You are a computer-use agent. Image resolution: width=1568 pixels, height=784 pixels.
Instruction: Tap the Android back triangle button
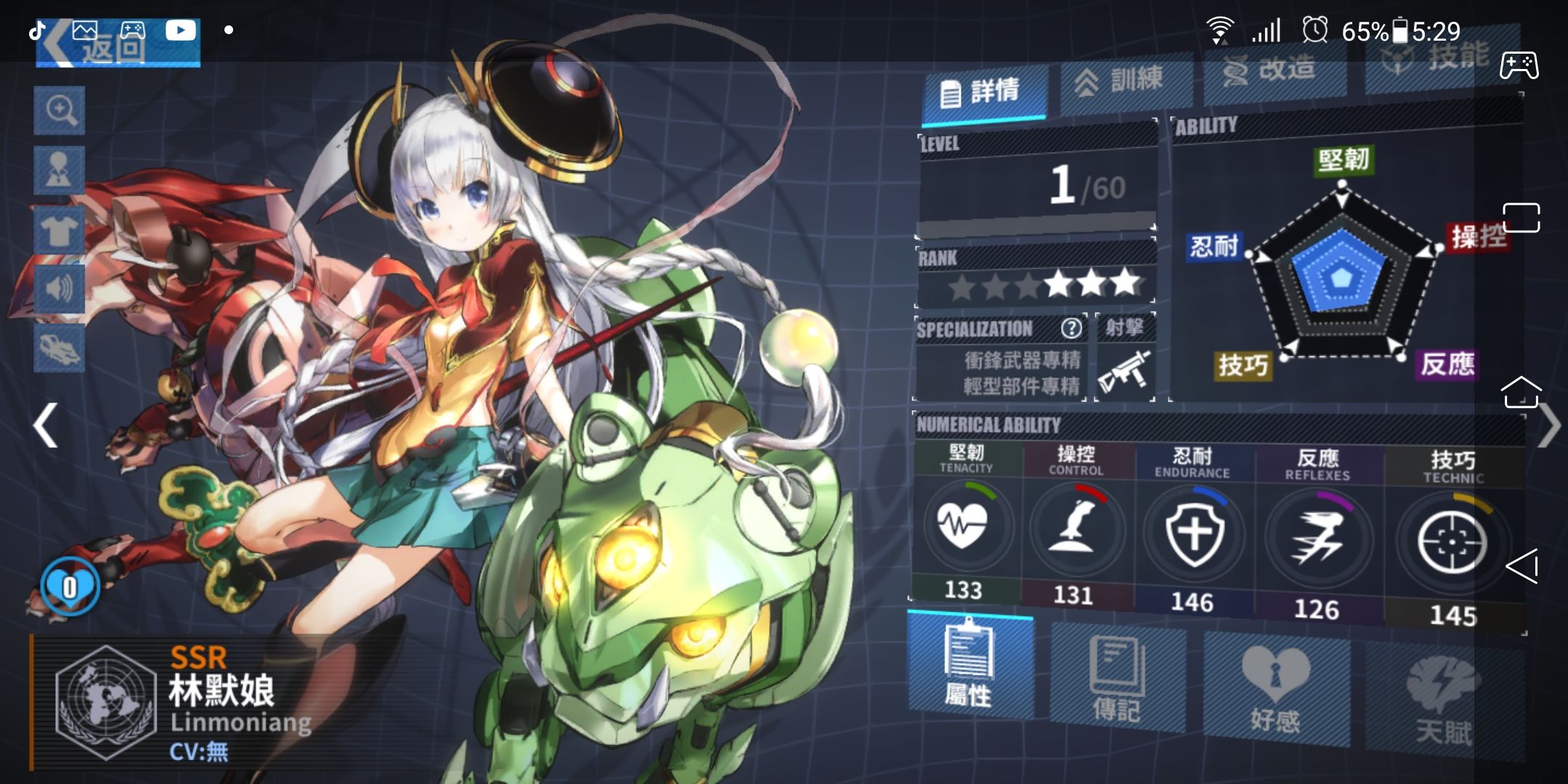pos(1522,566)
